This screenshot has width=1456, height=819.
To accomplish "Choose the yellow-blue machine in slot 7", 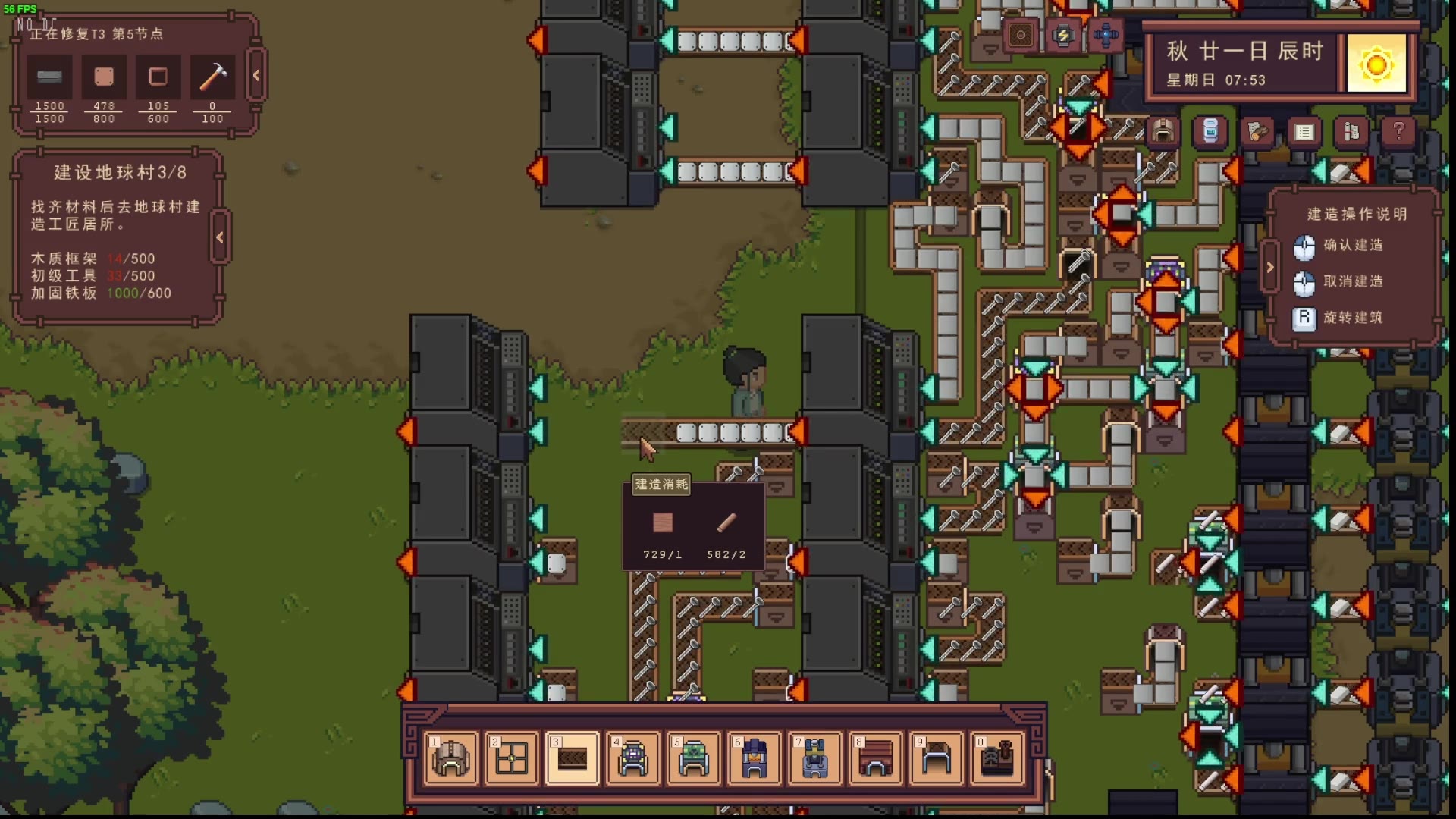I will 815,758.
